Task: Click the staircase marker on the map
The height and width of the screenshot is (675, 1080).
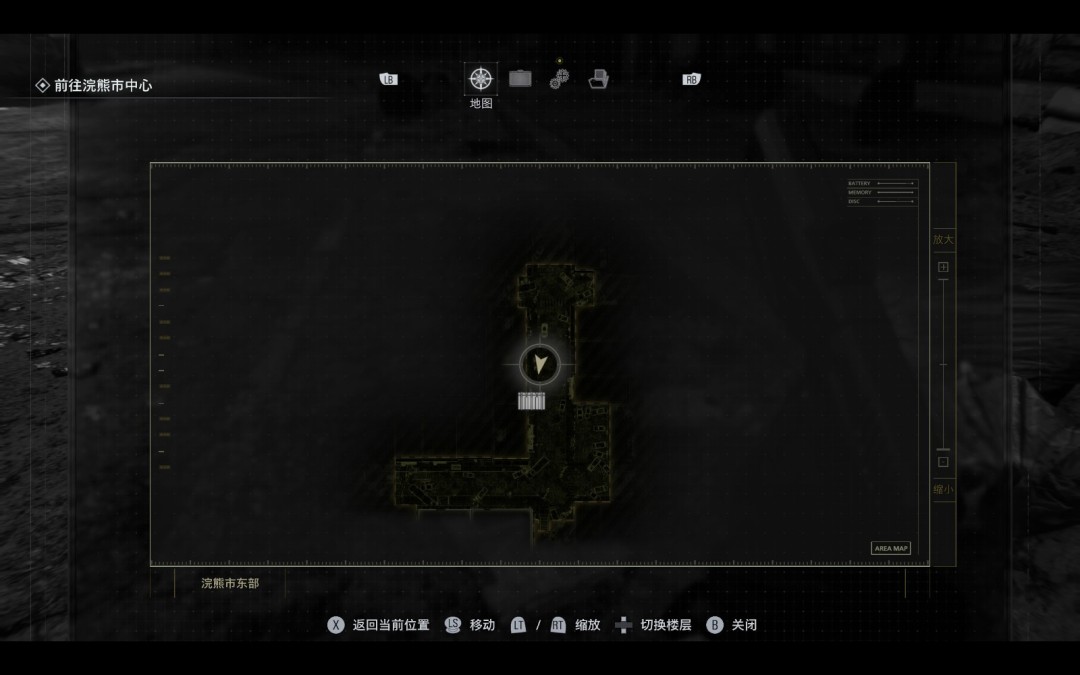Action: point(531,401)
